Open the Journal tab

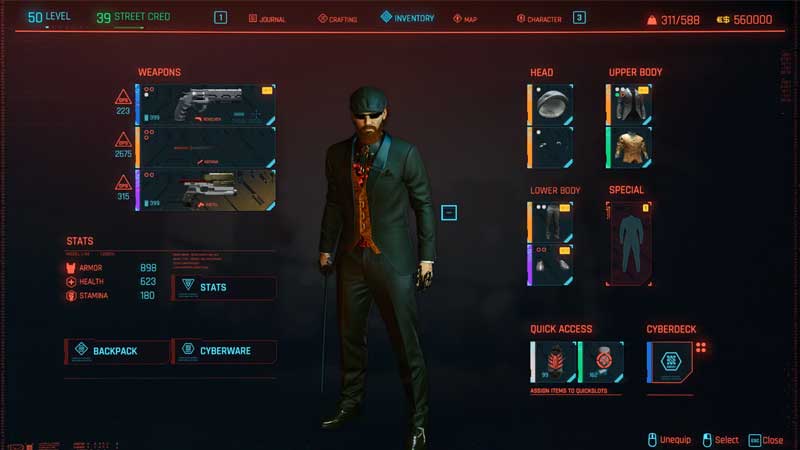point(267,18)
